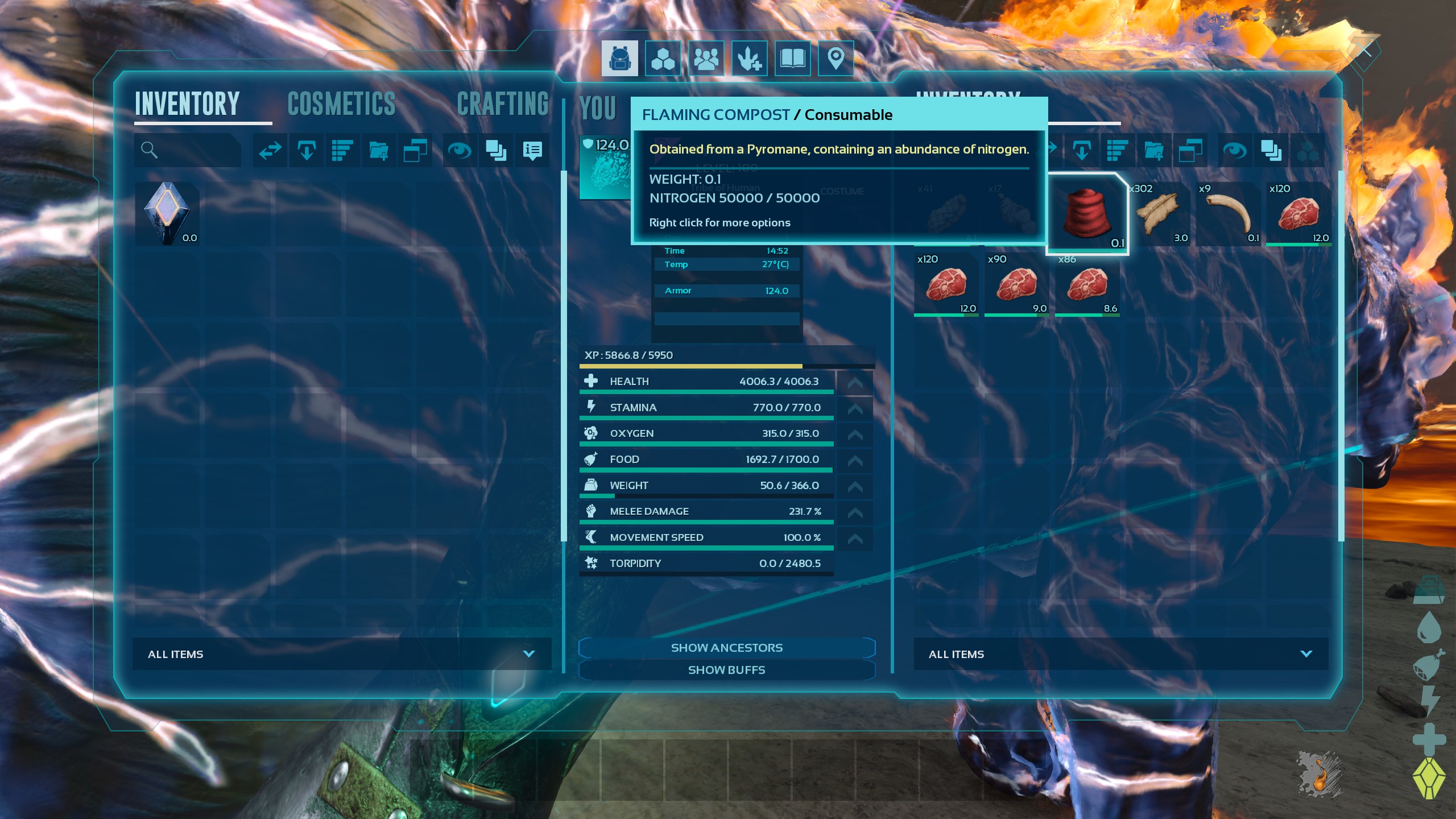Open the survivor notes book icon
1456x819 pixels.
click(792, 59)
